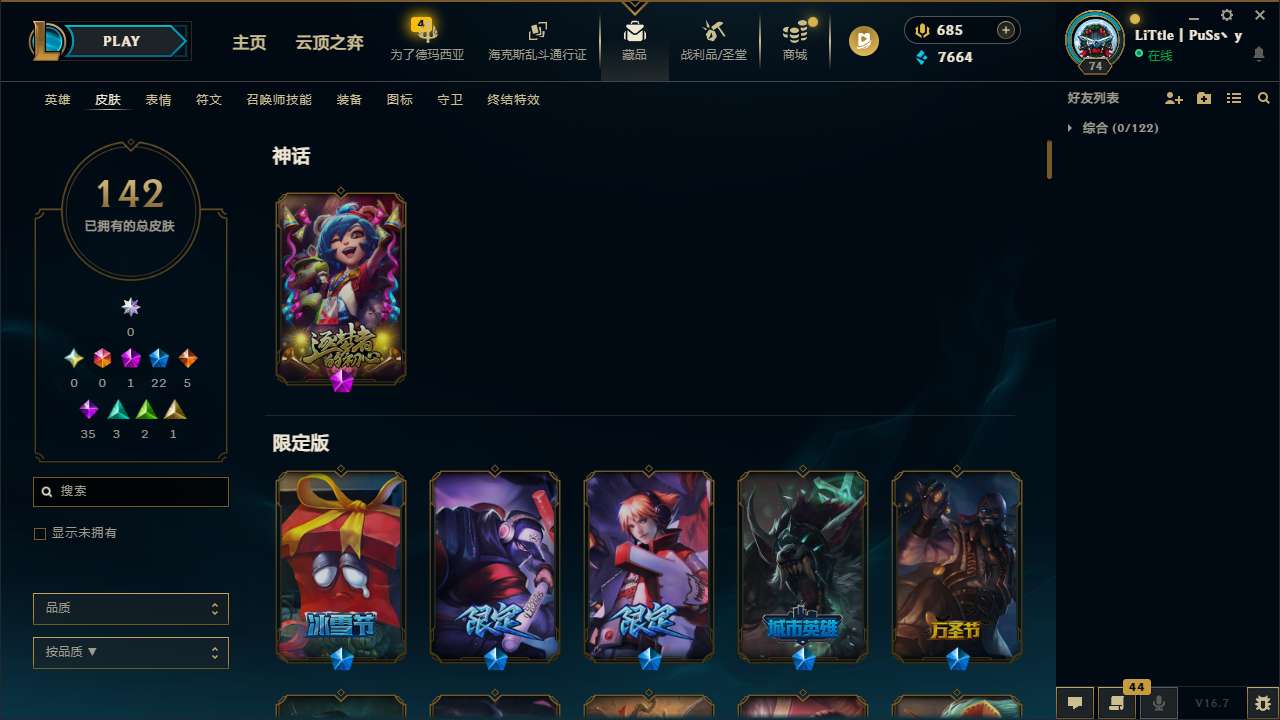Click the PLAY button

point(121,41)
